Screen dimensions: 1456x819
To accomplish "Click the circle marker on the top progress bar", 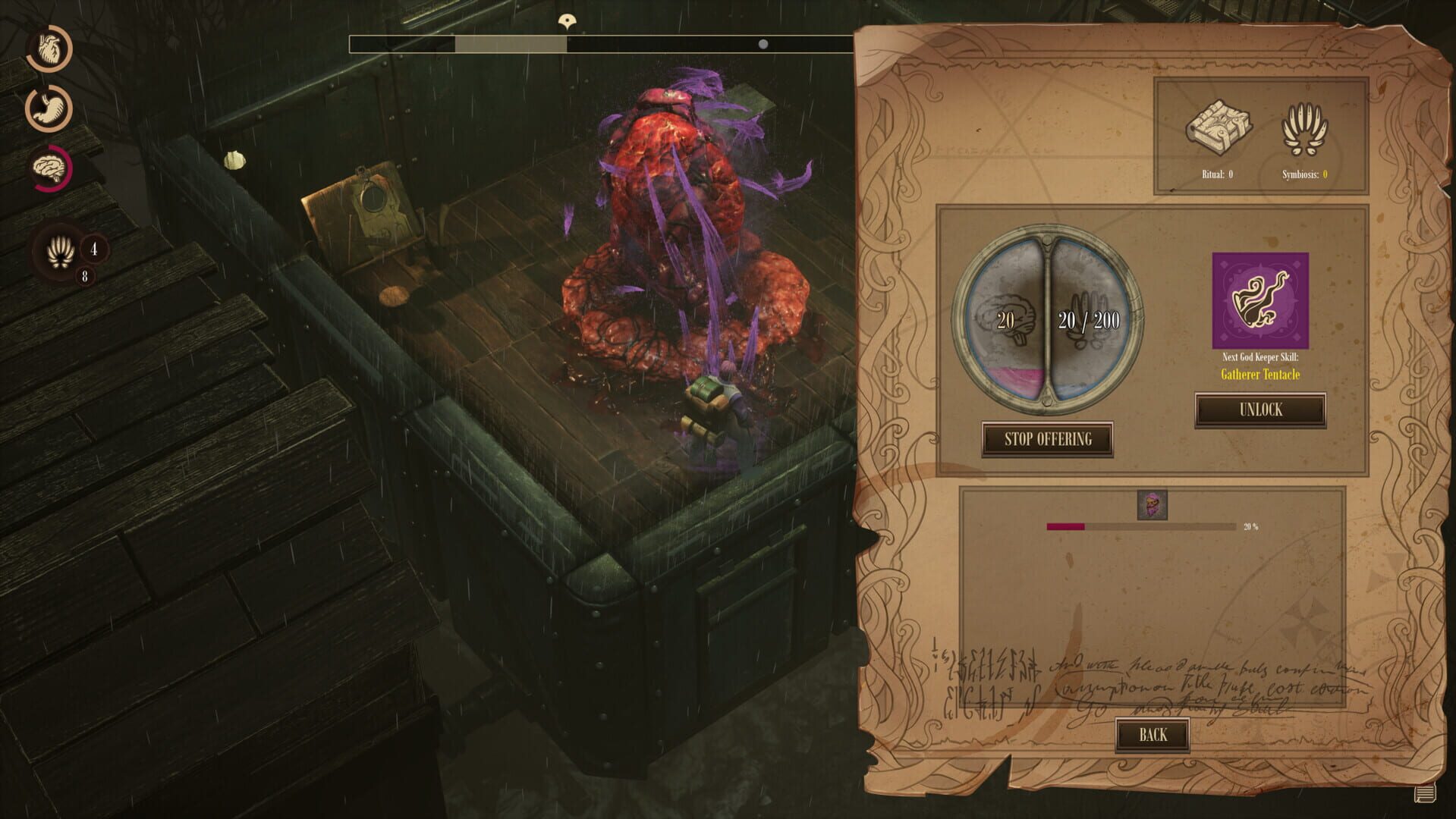I will point(763,44).
